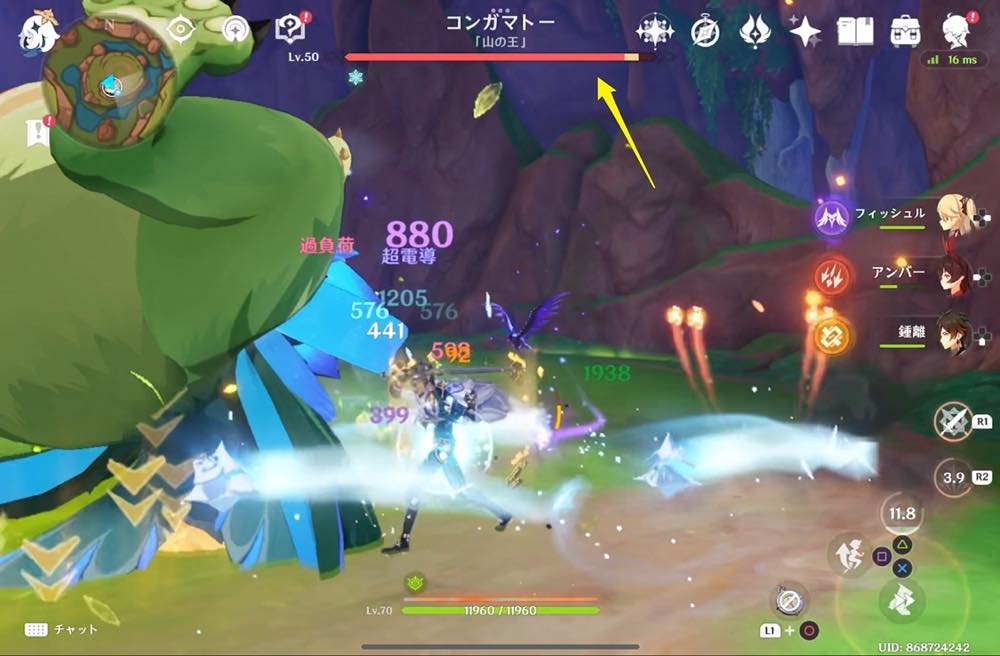Activate the sword skill icon beside R1
Image resolution: width=1000 pixels, height=656 pixels.
tap(952, 421)
